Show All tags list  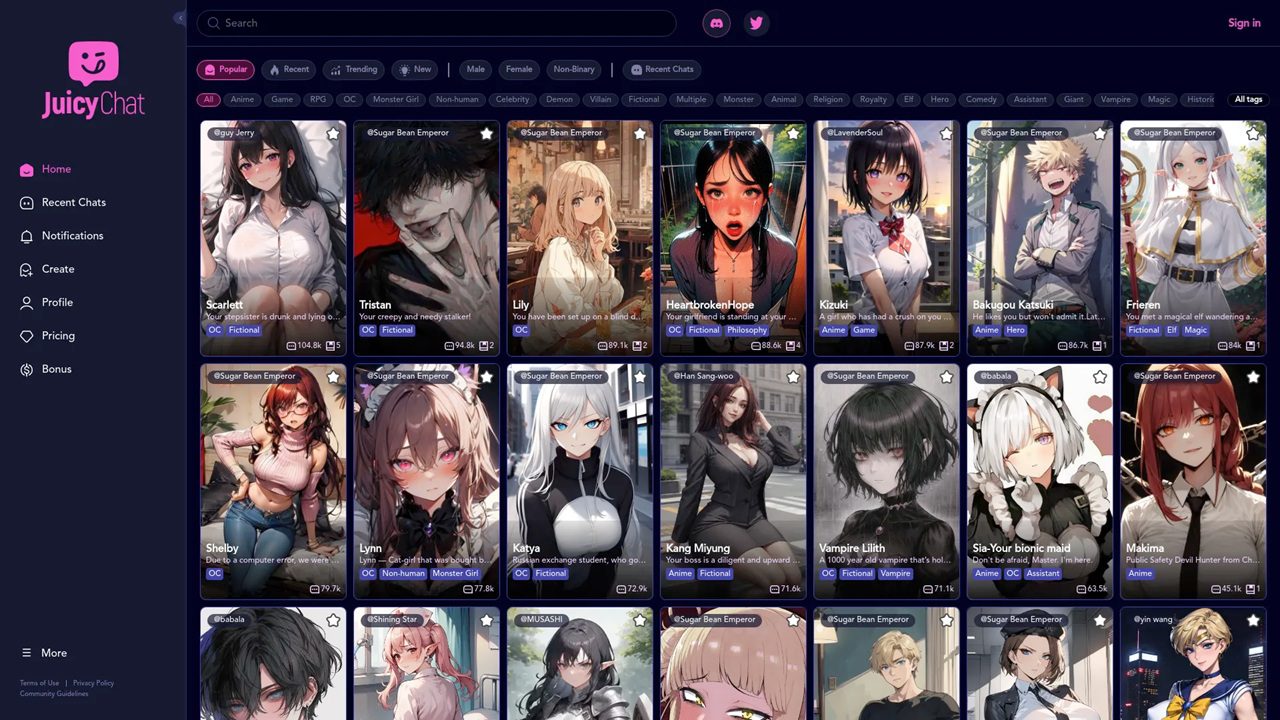coord(1248,100)
